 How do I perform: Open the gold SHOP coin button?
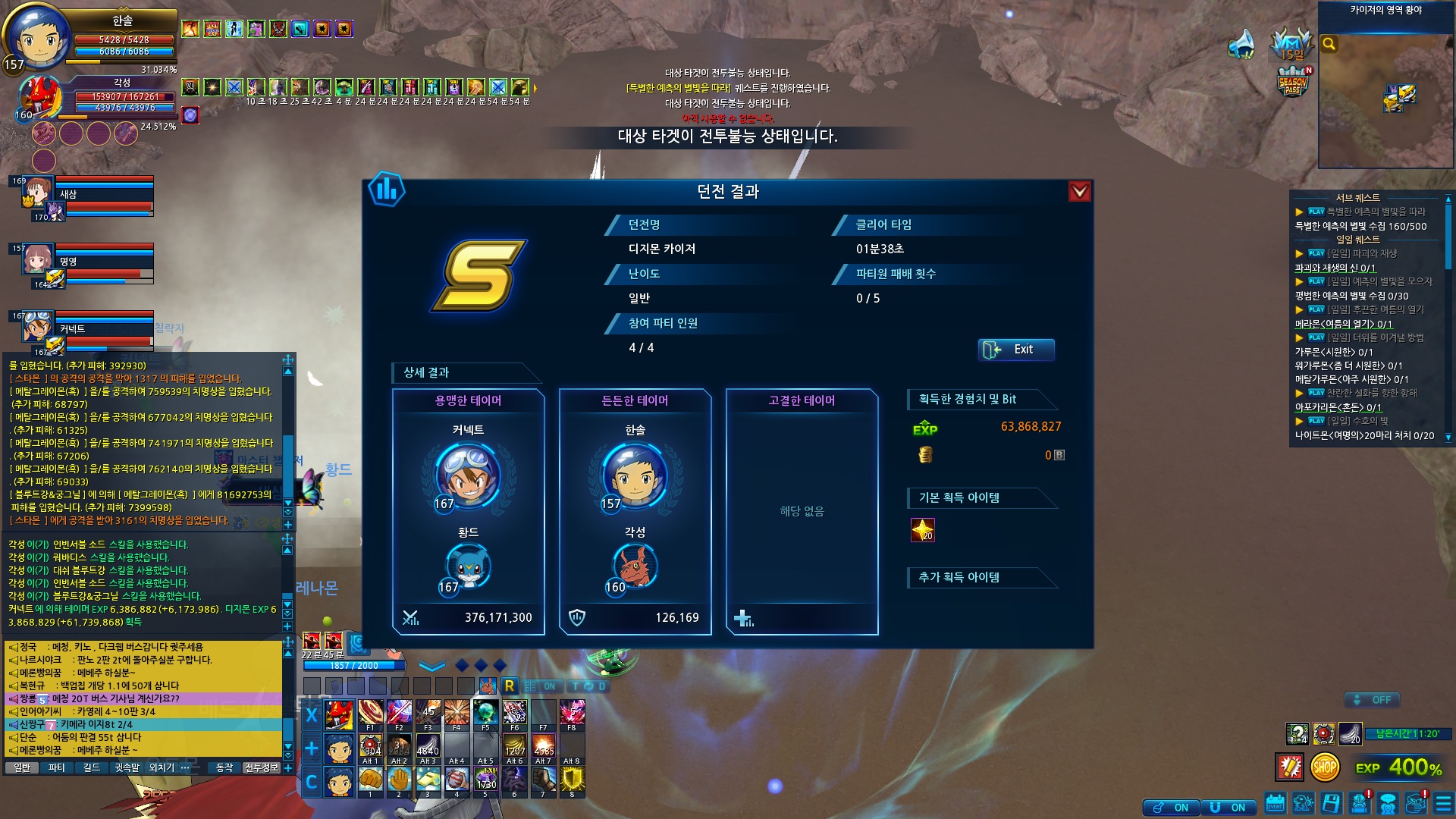tap(1325, 767)
